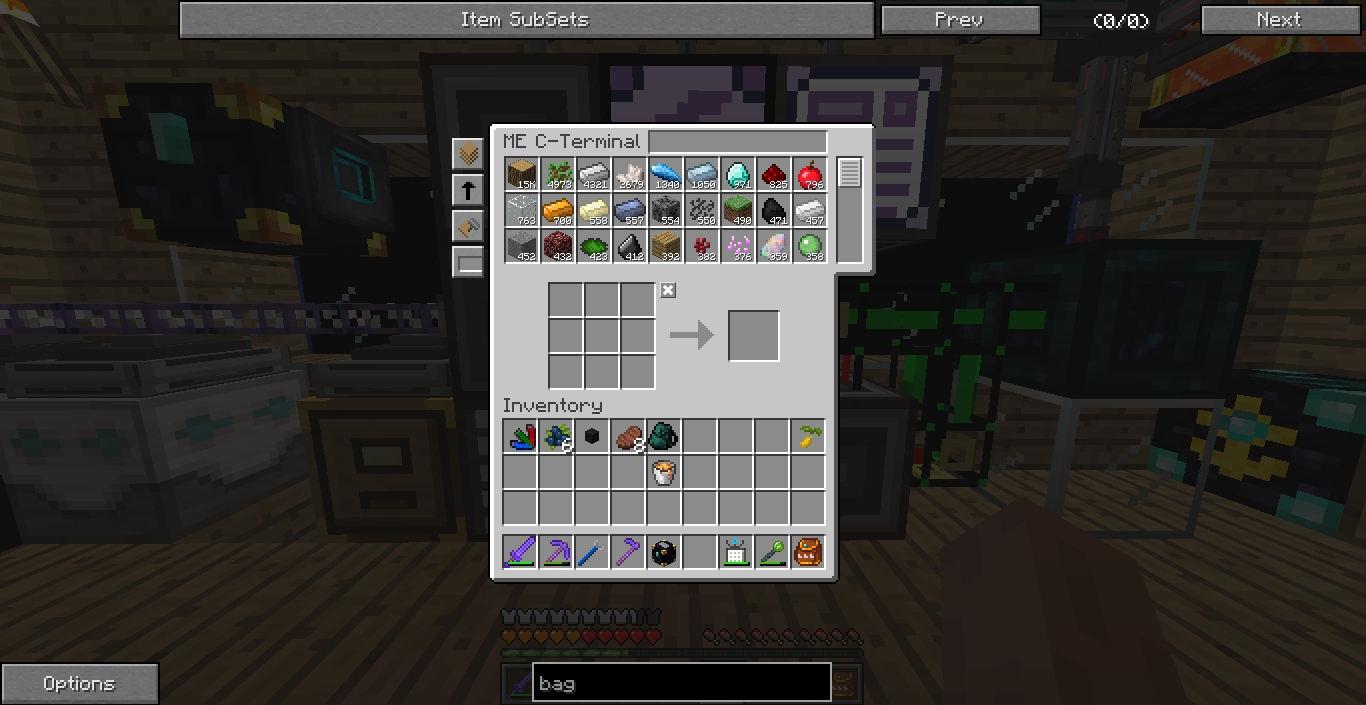Viewport: 1366px width, 705px height.
Task: Click the empty crafting output slot
Action: point(753,335)
